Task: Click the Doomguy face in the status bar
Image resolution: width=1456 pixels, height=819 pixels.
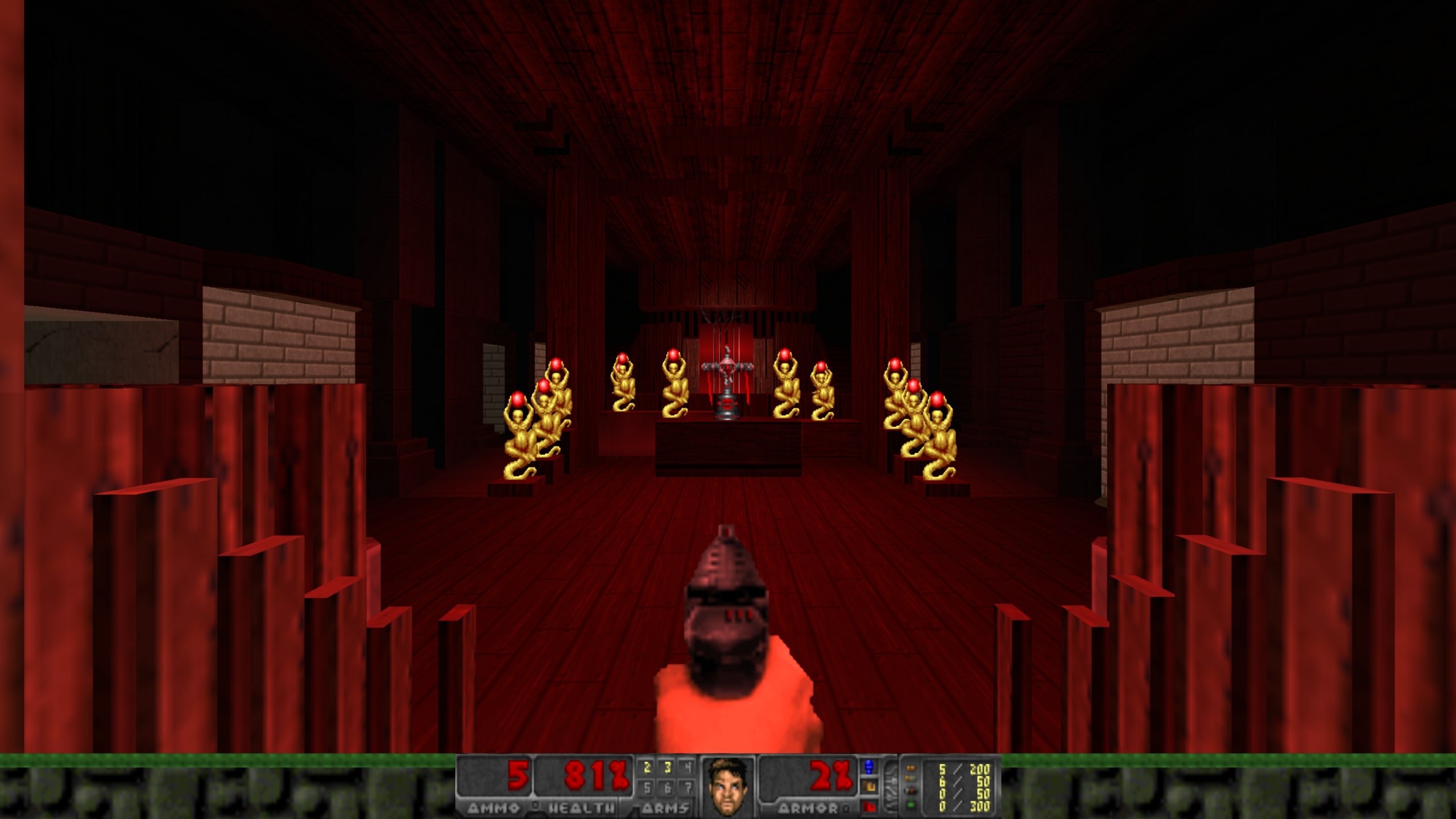Action: pos(729,785)
